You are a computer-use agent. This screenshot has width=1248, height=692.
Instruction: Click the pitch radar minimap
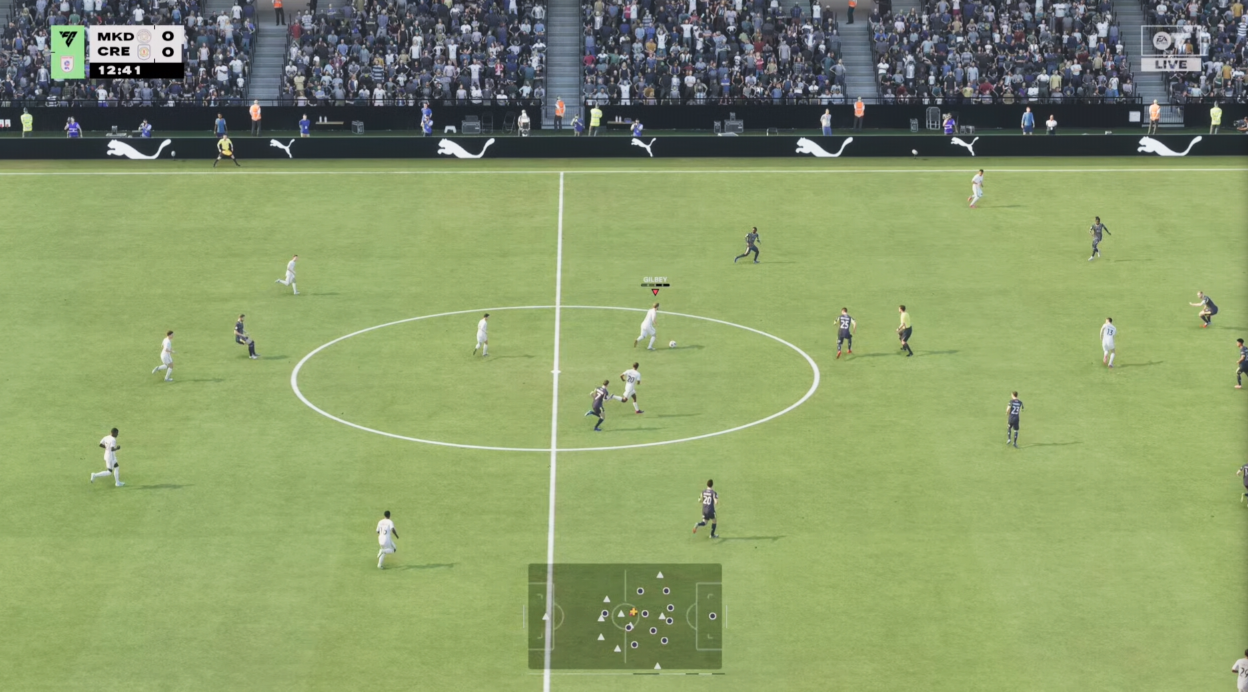625,616
